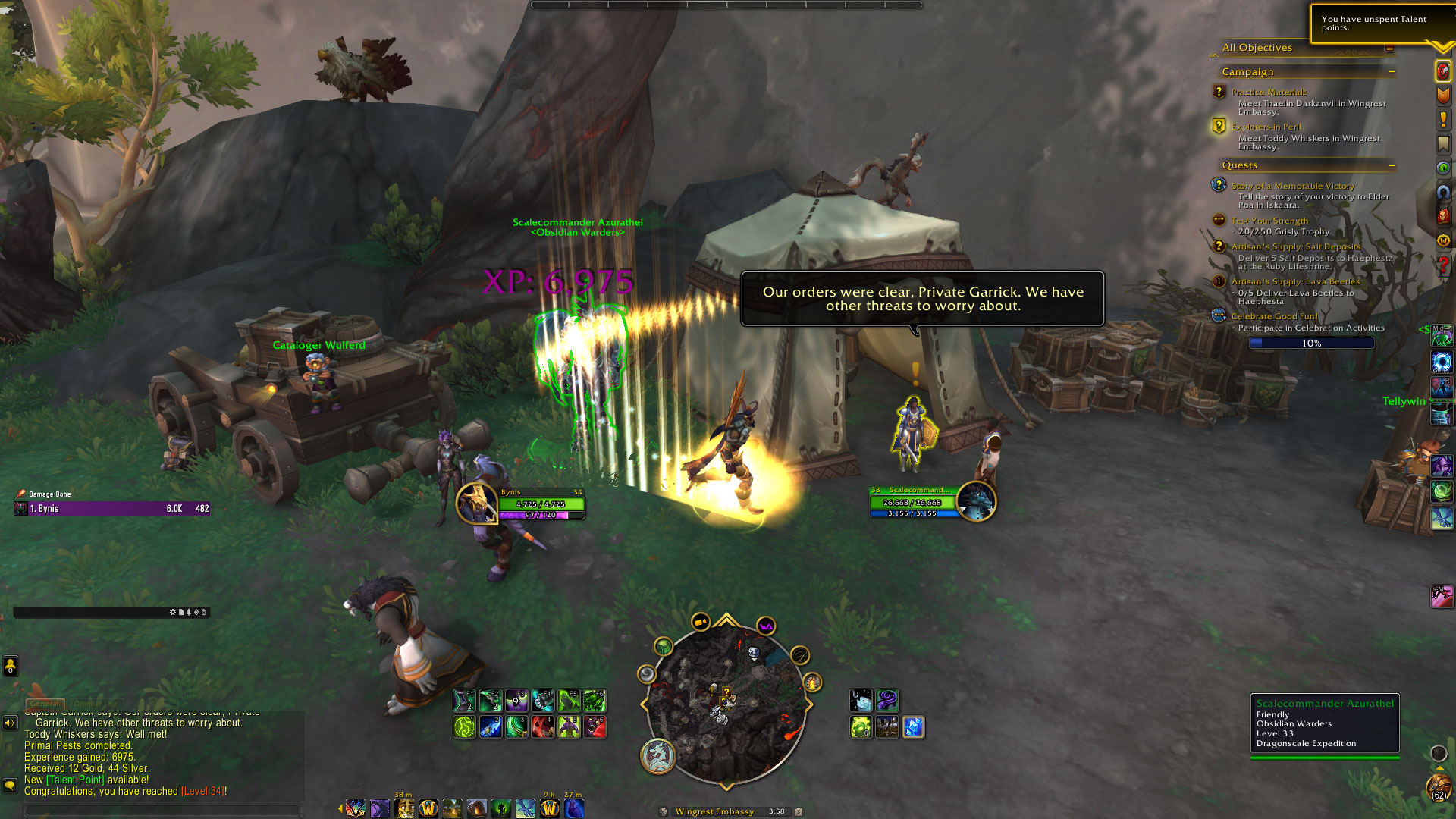Select the Practice Materials campaign quest
Image resolution: width=1456 pixels, height=819 pixels.
(x=1269, y=92)
